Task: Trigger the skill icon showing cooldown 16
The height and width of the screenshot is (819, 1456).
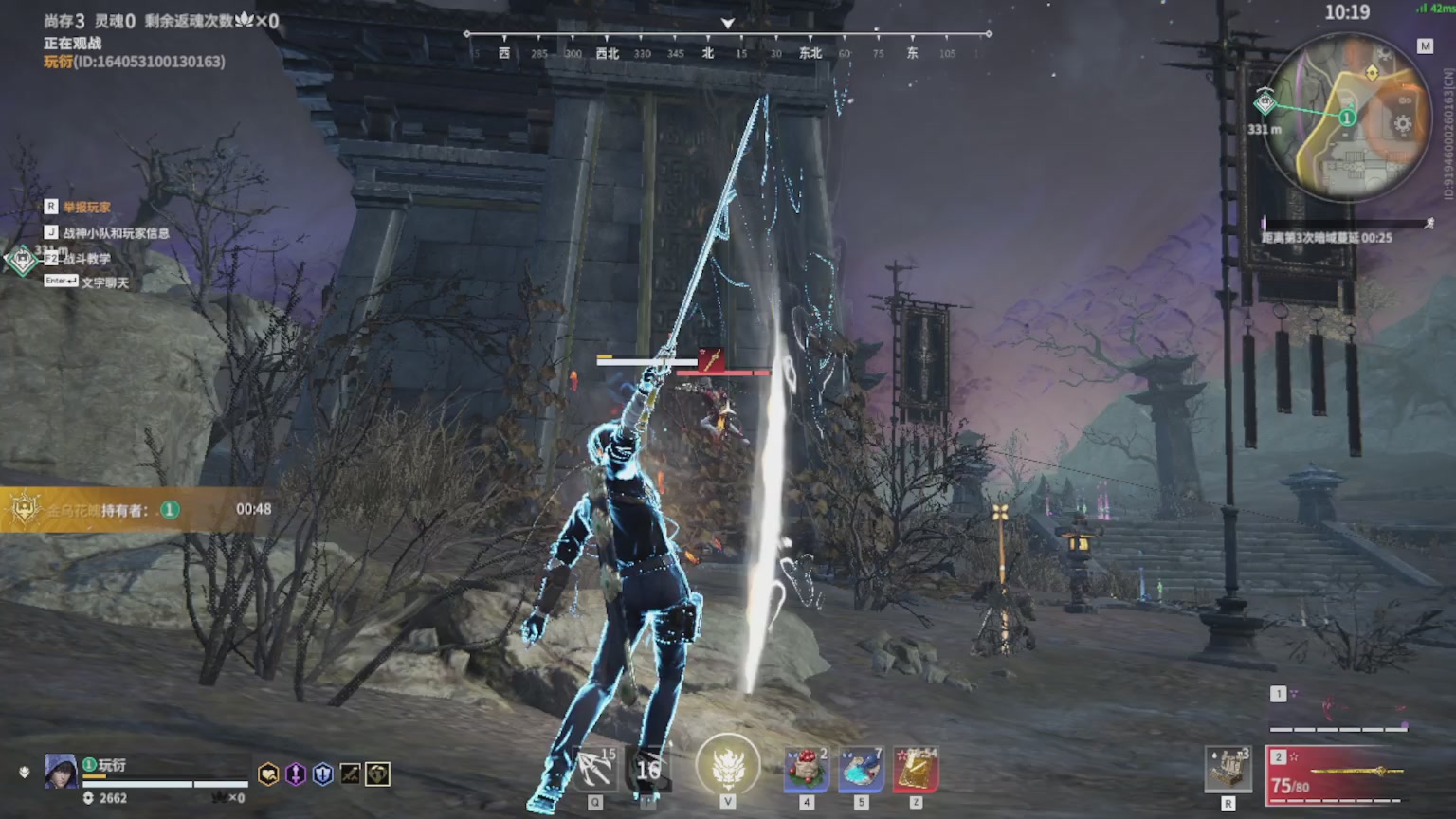Action: [649, 770]
